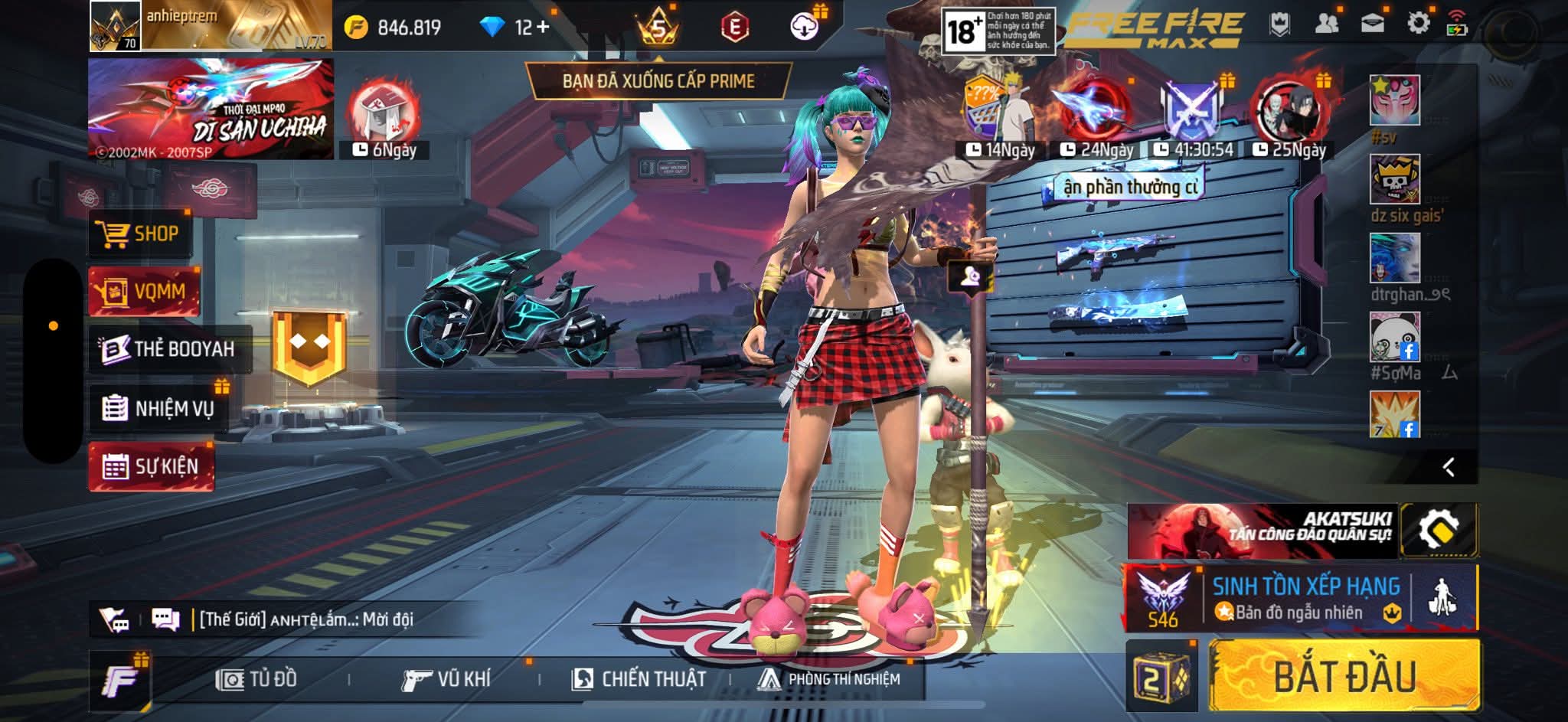Screen dimensions: 1568x722
Task: Open the settings gear icon
Action: [x=1418, y=24]
